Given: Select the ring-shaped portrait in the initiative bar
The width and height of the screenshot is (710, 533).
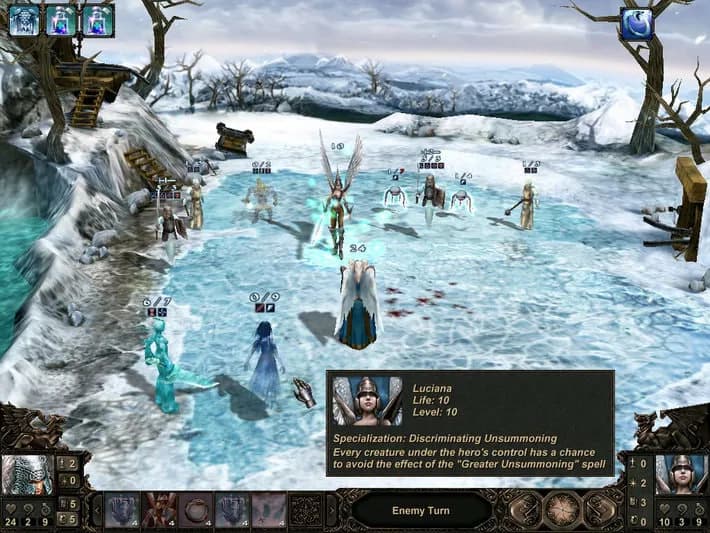Looking at the screenshot, I should [195, 509].
